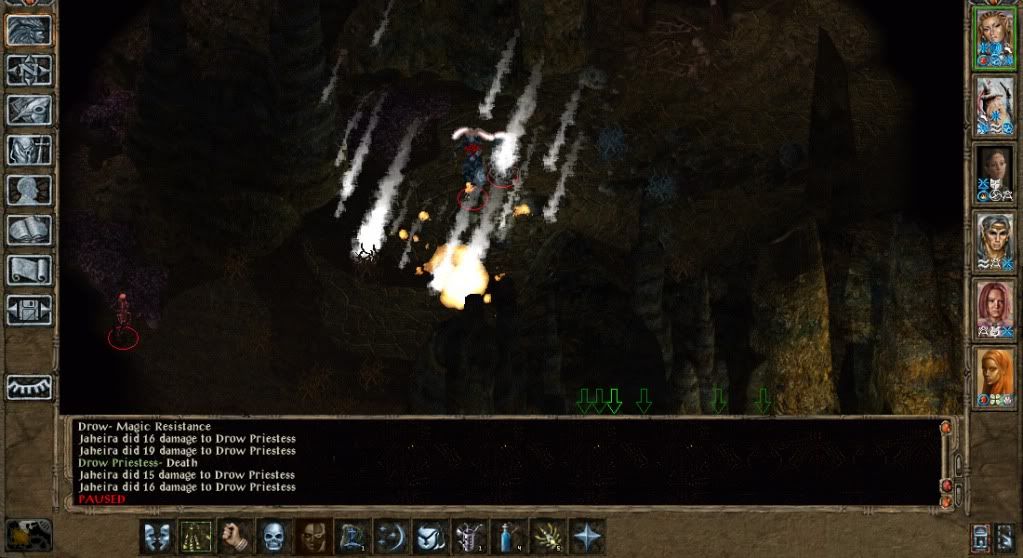The height and width of the screenshot is (558, 1023).
Task: Activate the four-pointed star icon
Action: [x=586, y=536]
